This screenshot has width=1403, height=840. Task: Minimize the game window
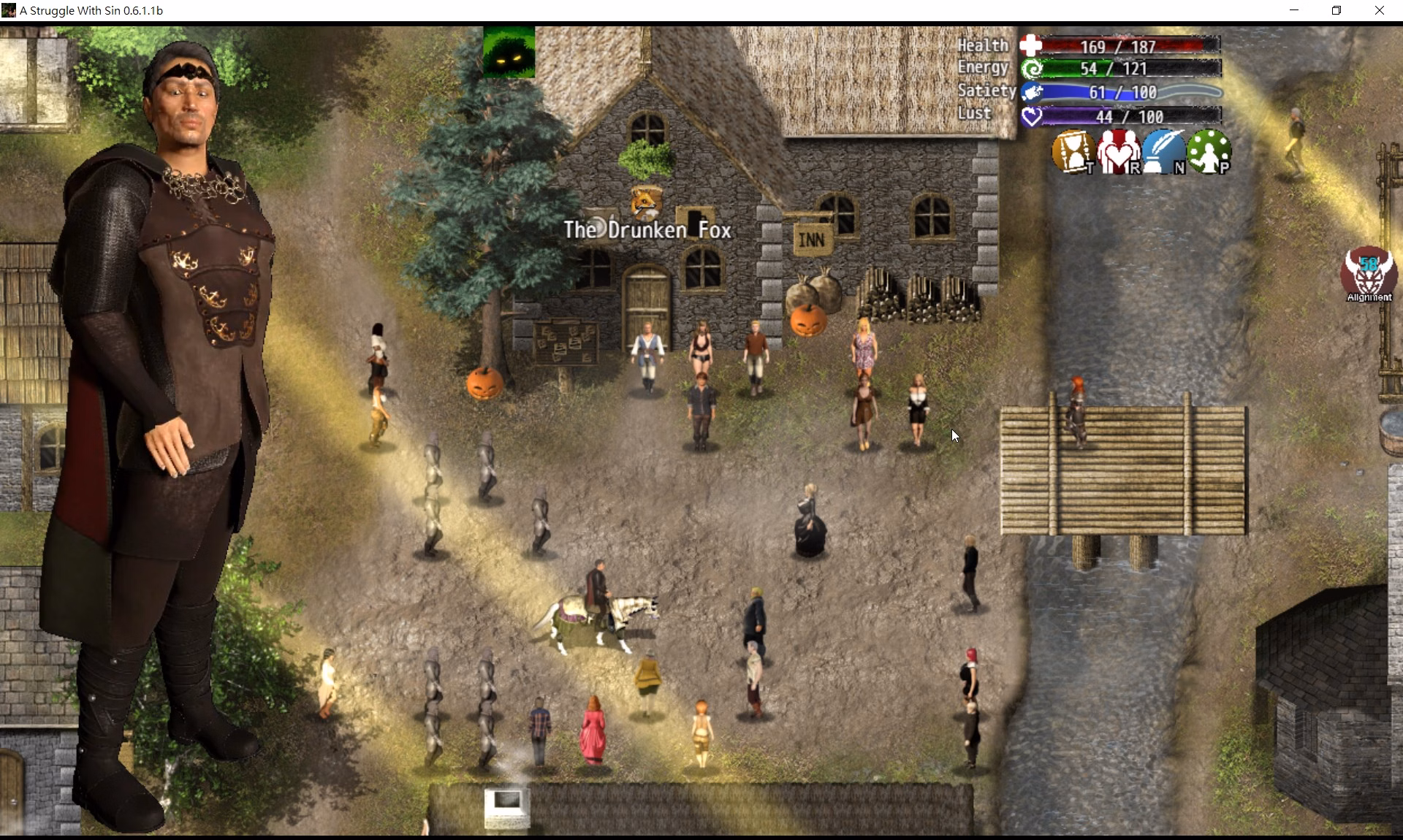tap(1294, 10)
